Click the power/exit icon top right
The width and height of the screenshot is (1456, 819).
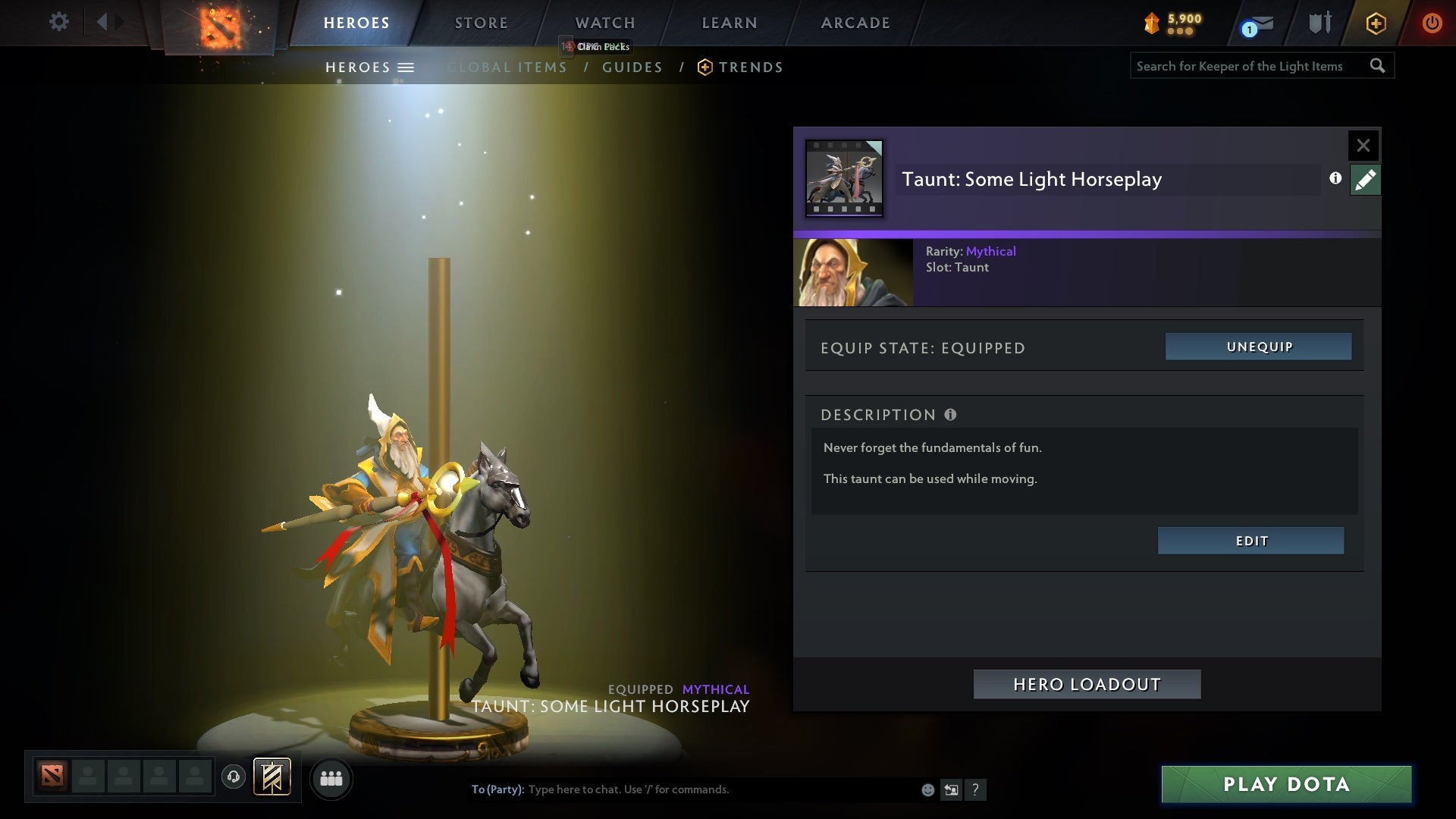click(x=1432, y=23)
